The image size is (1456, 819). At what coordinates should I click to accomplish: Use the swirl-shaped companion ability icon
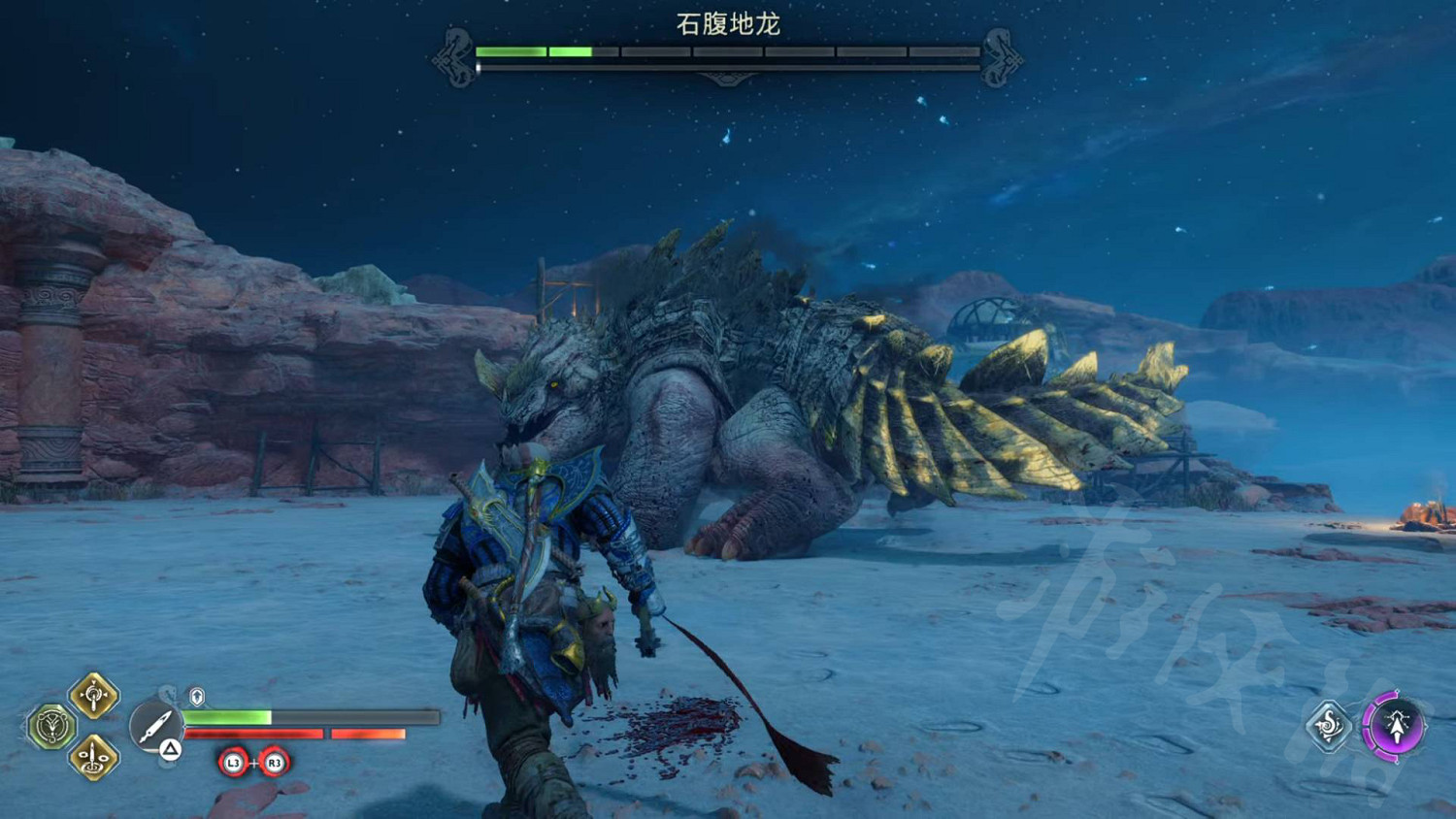coord(1328,725)
